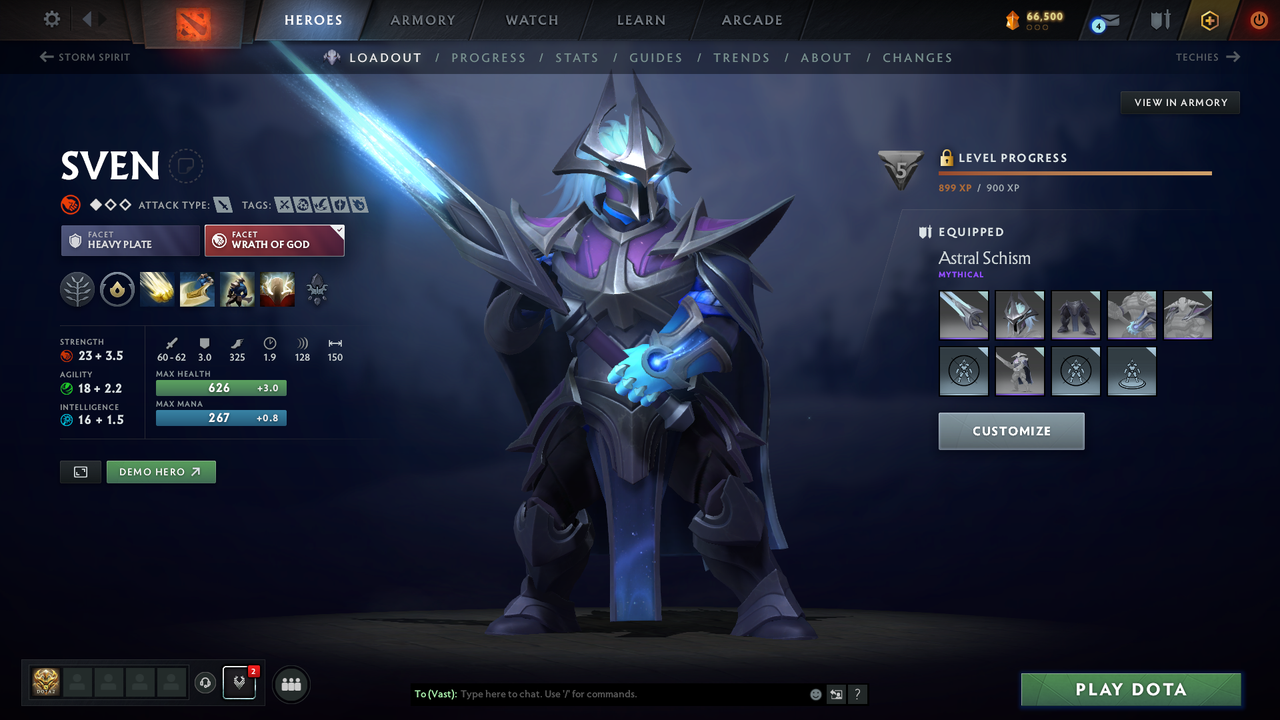Click the 899/900 XP level progress bar
Image resolution: width=1280 pixels, height=720 pixels.
[x=1075, y=172]
